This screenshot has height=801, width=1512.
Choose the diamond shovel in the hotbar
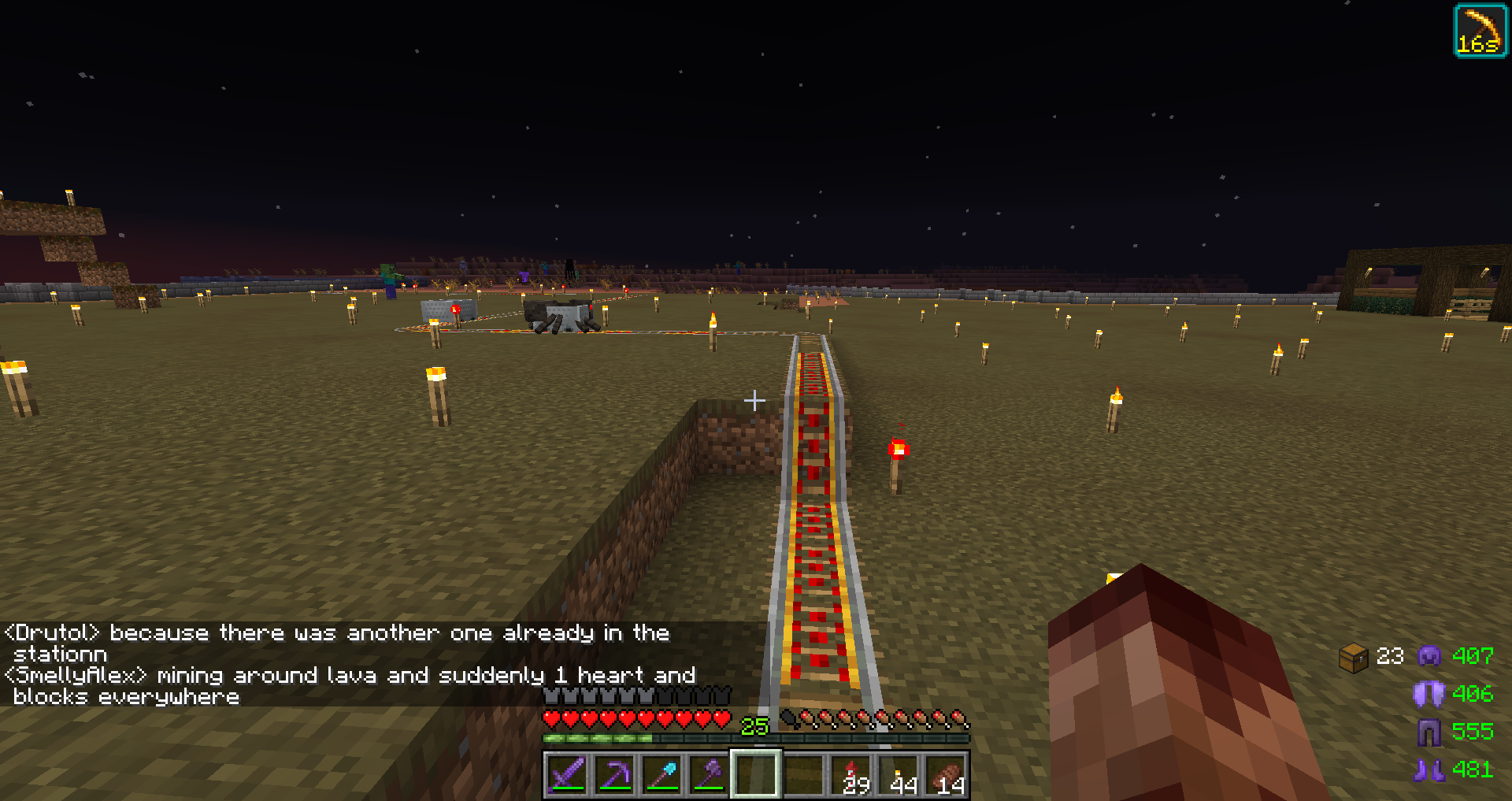[x=661, y=774]
